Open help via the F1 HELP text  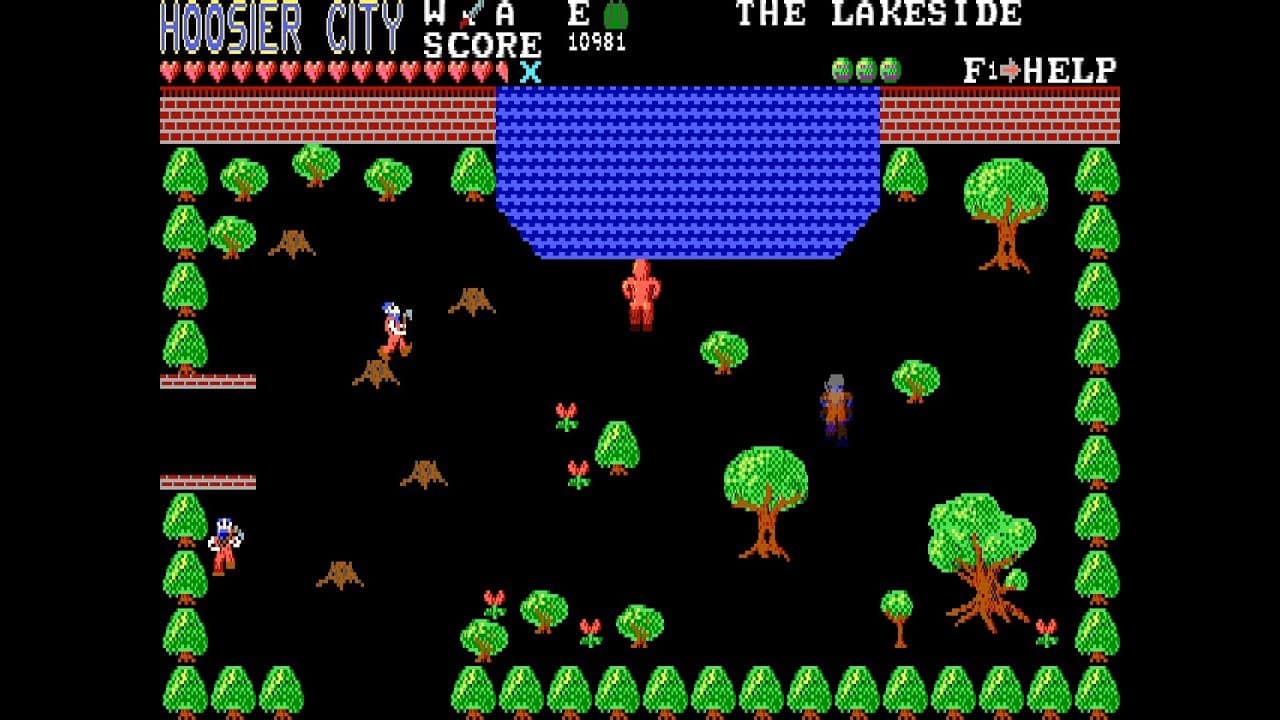tap(1040, 70)
